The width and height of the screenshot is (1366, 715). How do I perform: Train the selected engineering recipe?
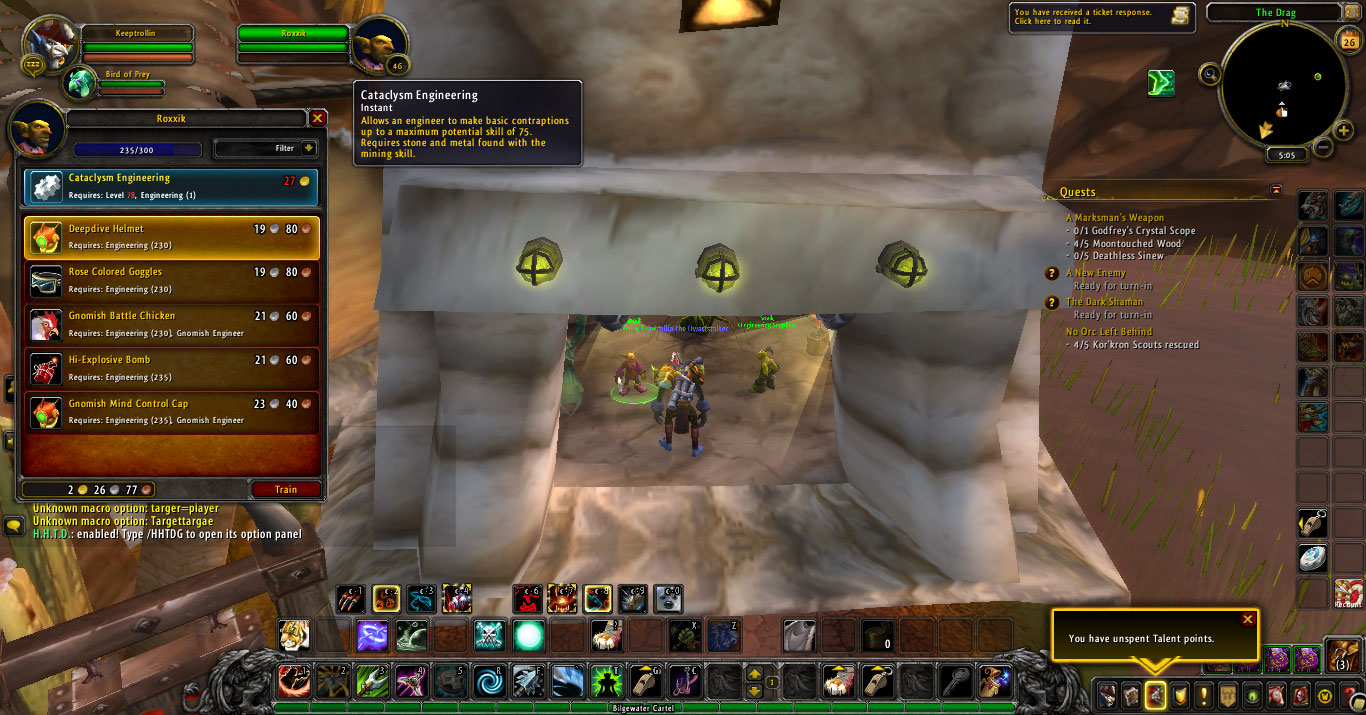(x=286, y=490)
